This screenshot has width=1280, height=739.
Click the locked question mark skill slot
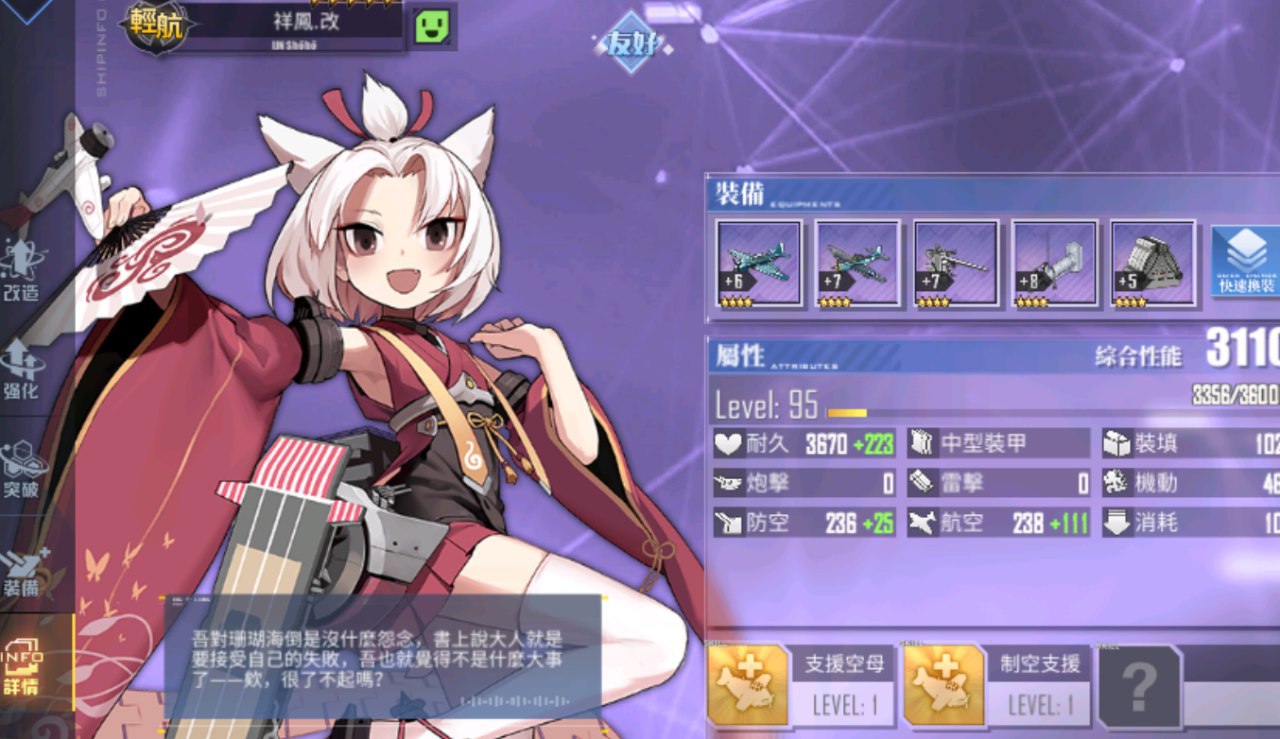click(1139, 686)
